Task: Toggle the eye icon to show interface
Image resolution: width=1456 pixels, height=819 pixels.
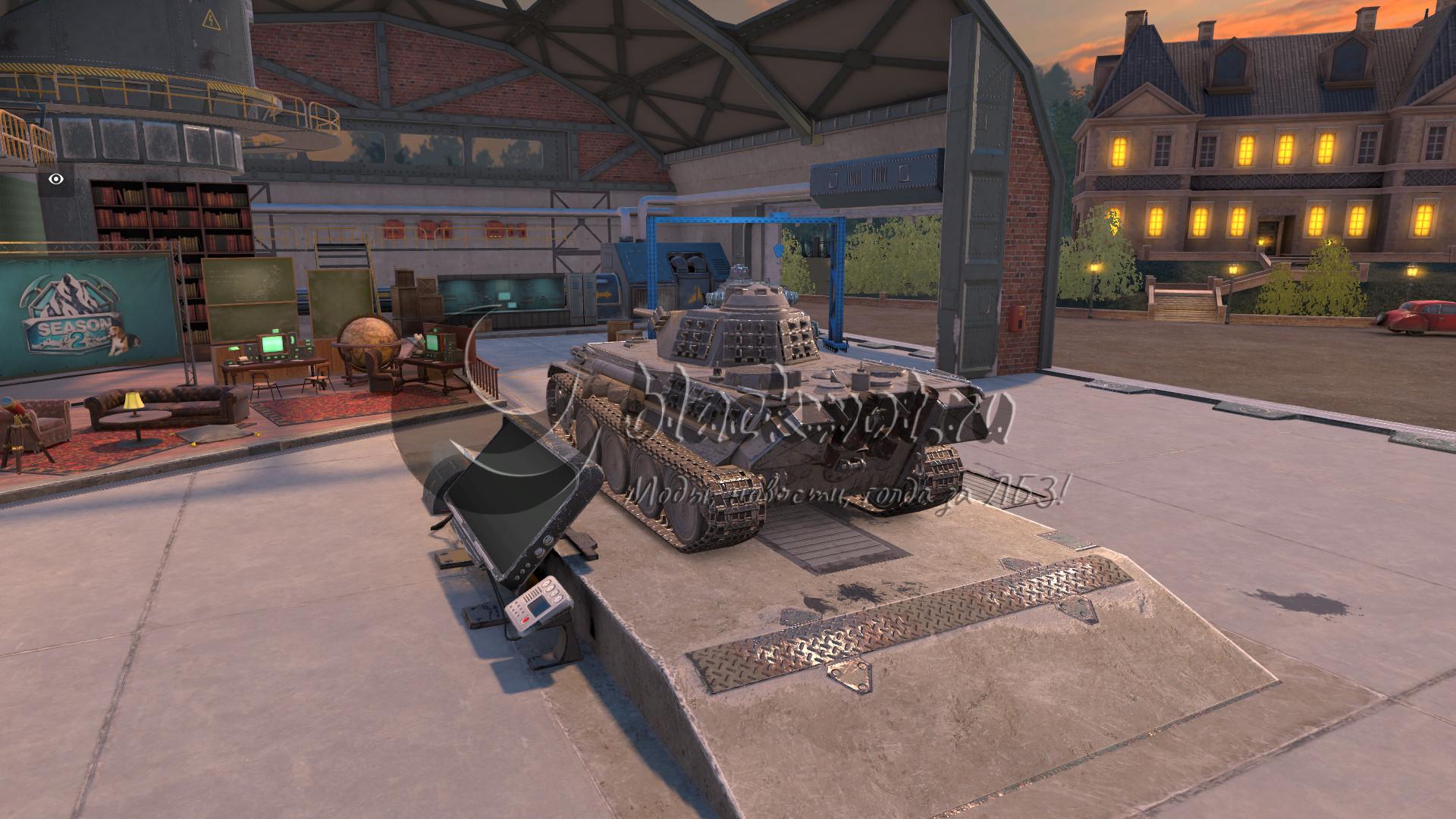Action: pos(56,180)
